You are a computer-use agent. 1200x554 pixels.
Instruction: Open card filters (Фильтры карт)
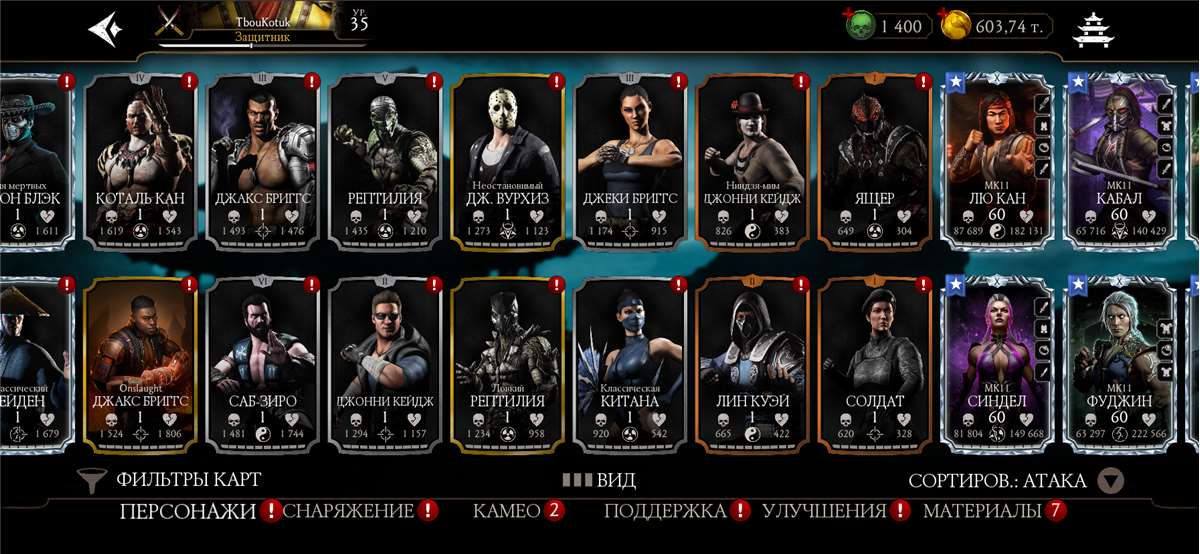point(170,480)
